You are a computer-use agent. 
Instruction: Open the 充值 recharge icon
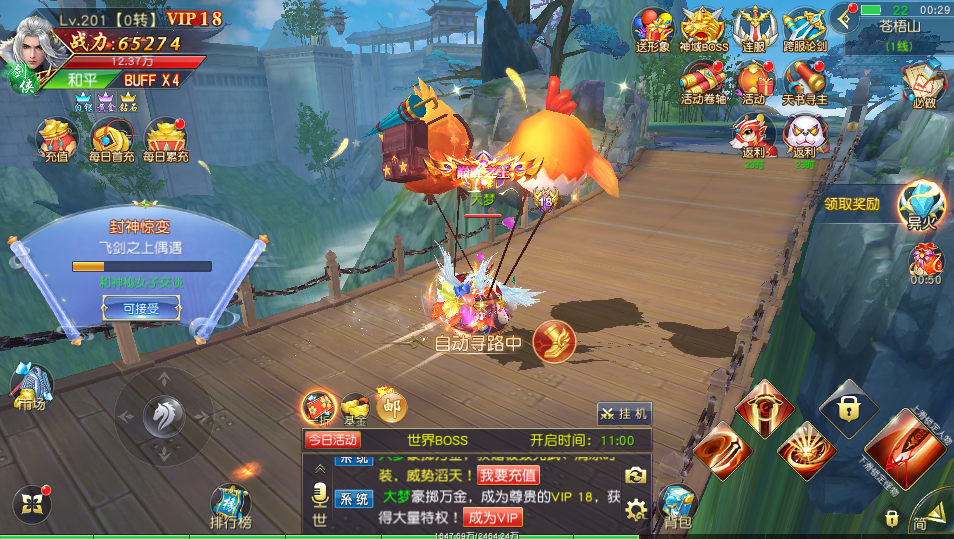tap(55, 139)
